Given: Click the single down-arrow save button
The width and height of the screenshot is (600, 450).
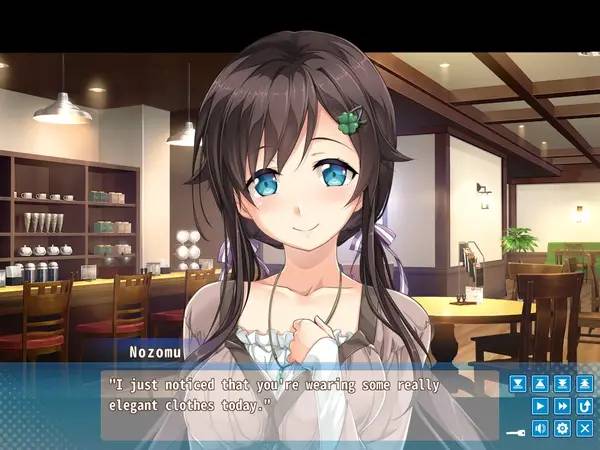Looking at the screenshot, I should (517, 383).
